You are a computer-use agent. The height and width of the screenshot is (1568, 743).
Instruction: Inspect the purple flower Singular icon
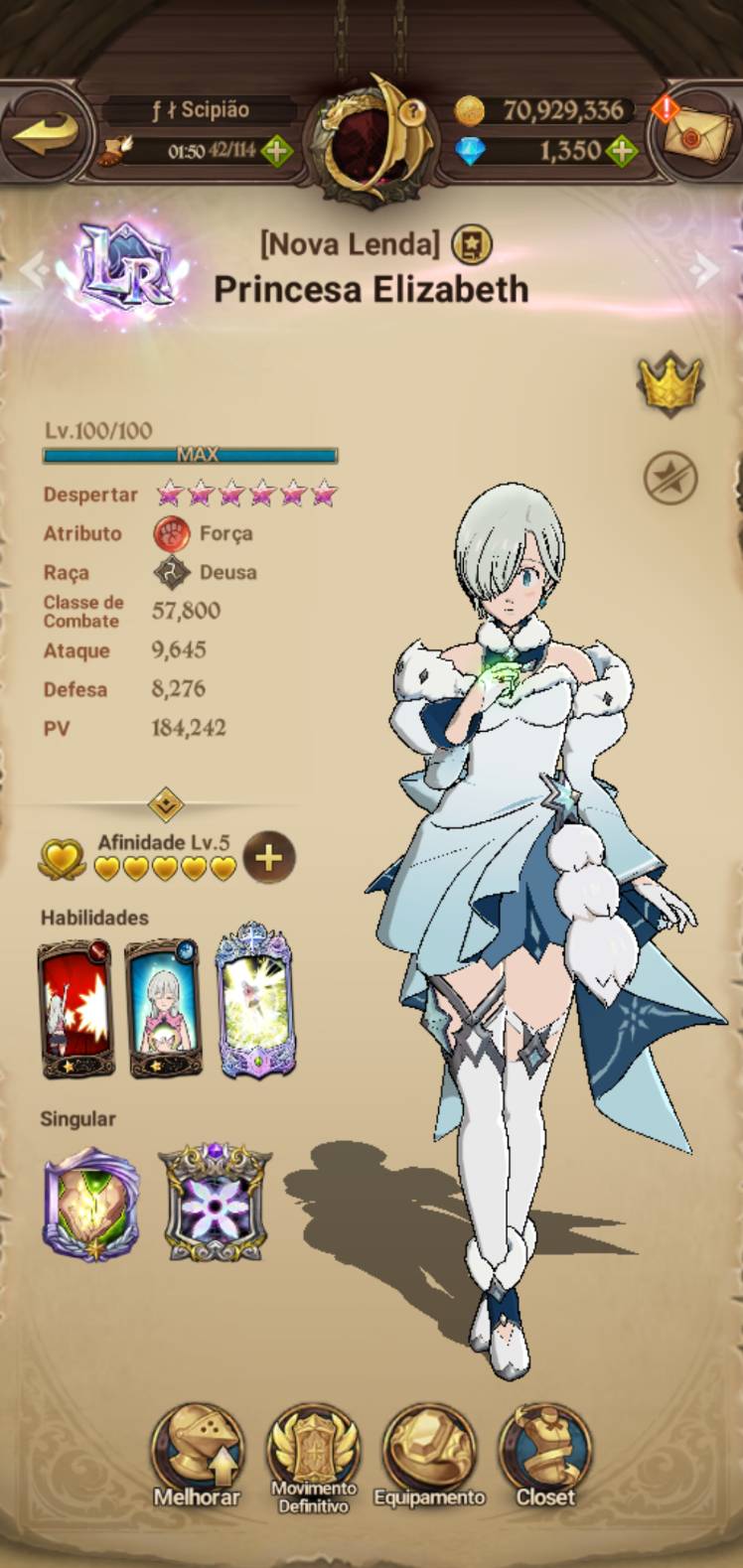[x=214, y=1204]
